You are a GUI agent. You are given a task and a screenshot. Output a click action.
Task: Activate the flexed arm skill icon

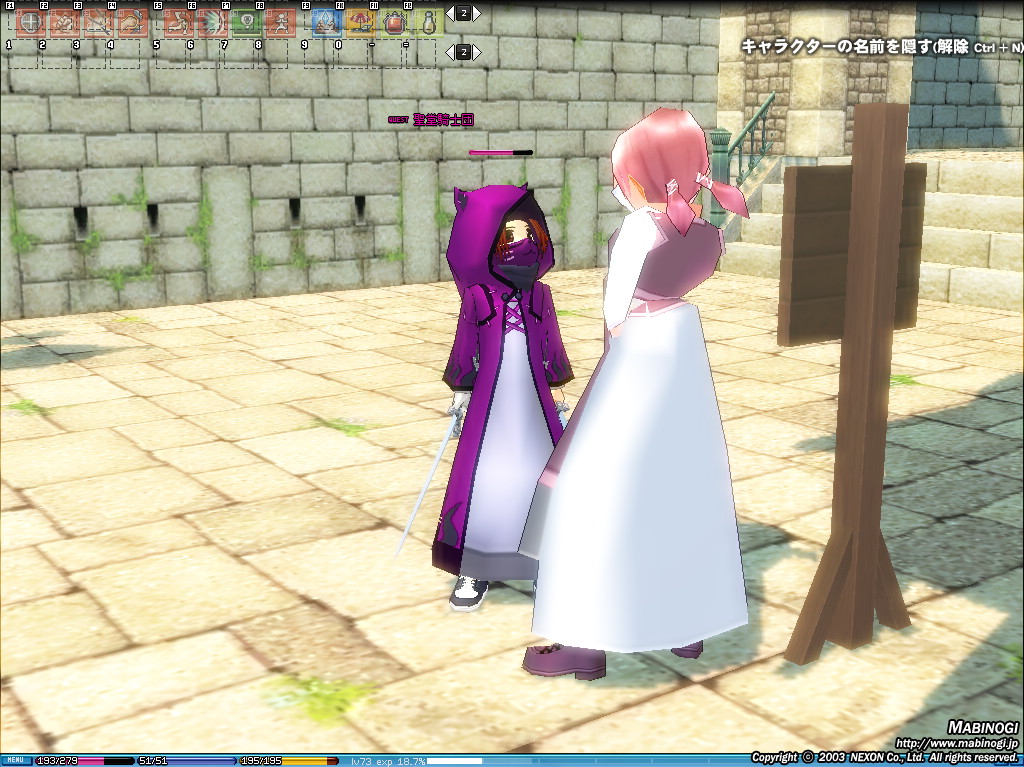(179, 22)
